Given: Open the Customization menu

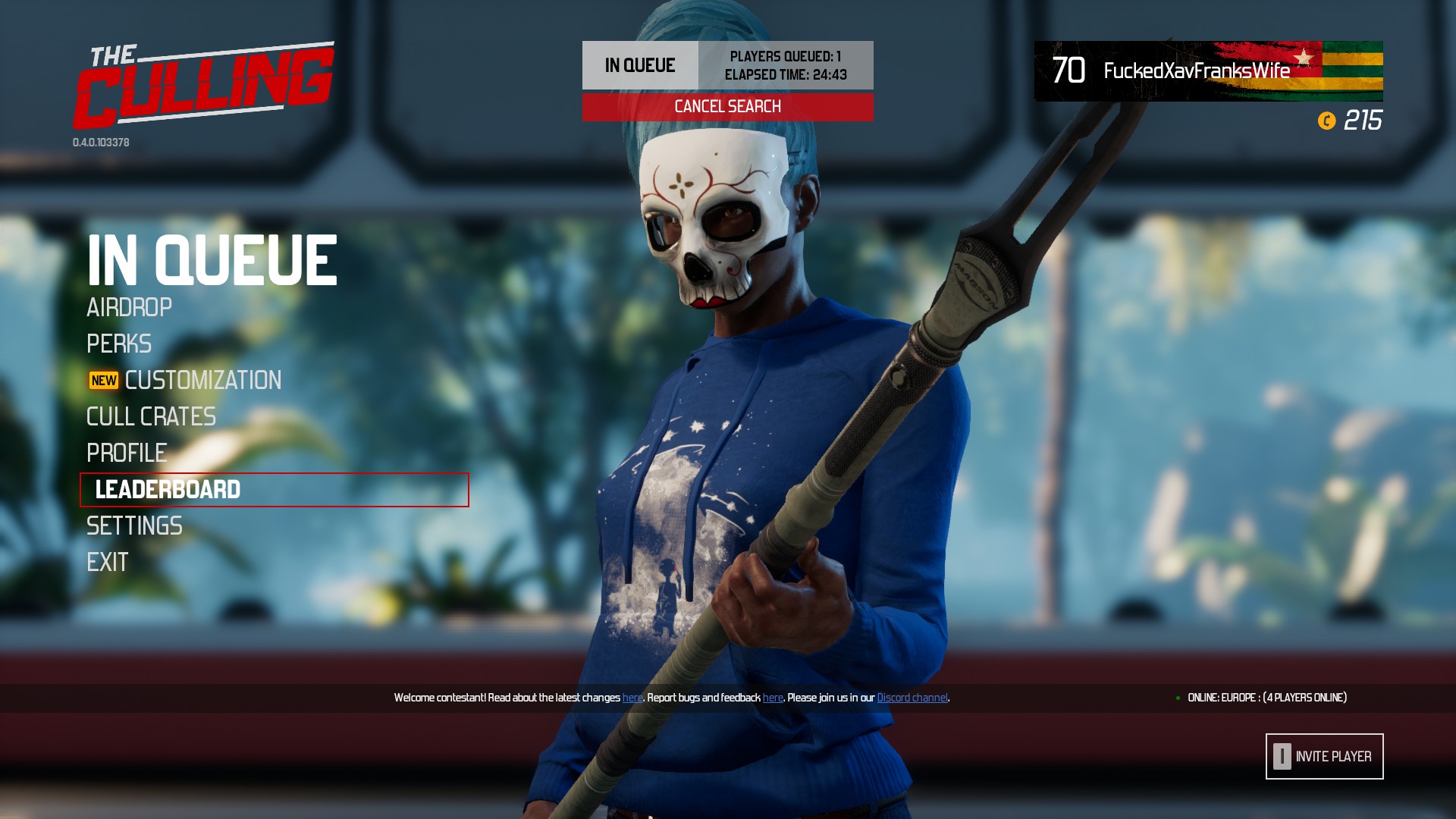Looking at the screenshot, I should click(202, 381).
